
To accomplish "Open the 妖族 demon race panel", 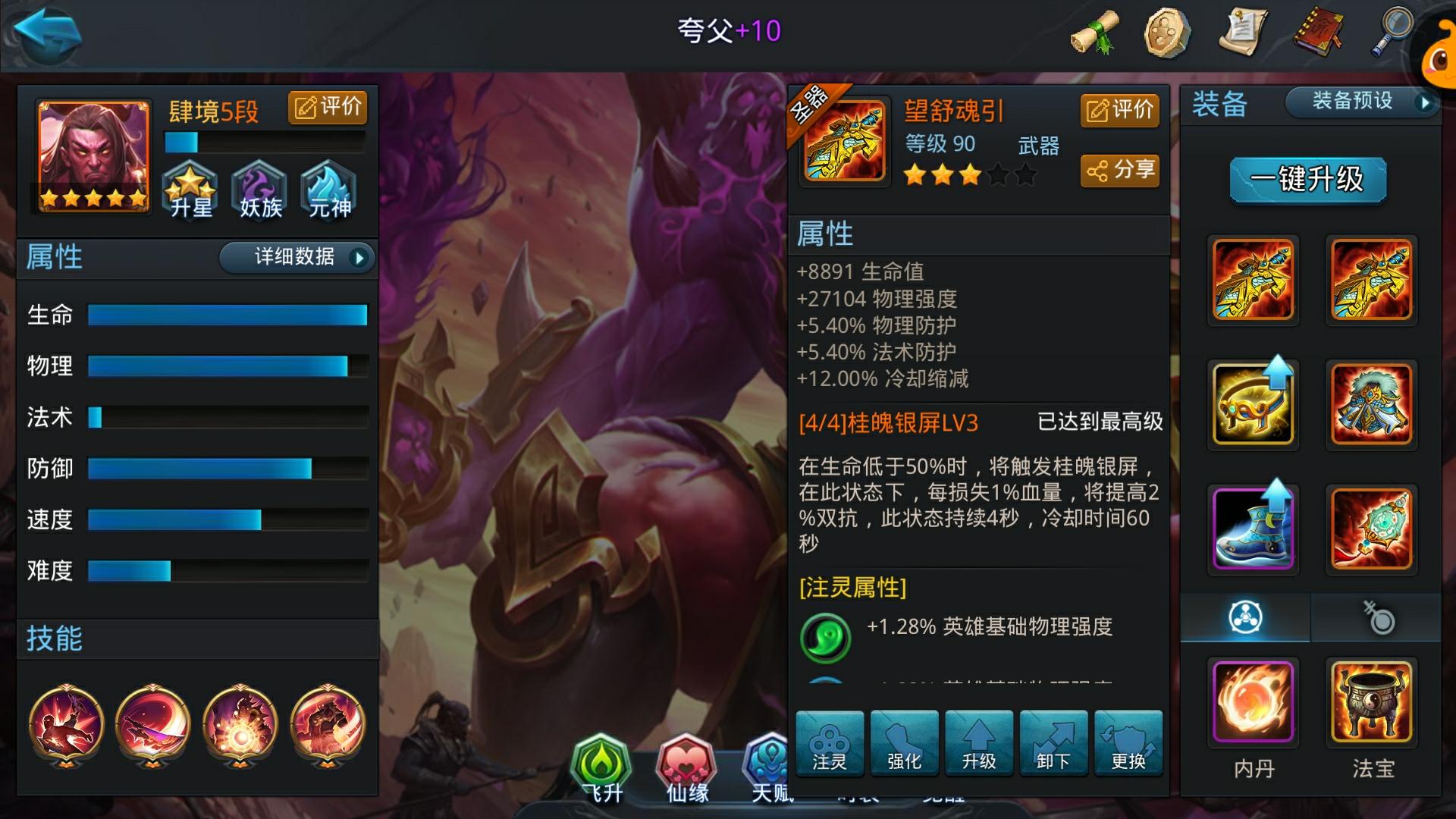I will click(x=258, y=190).
